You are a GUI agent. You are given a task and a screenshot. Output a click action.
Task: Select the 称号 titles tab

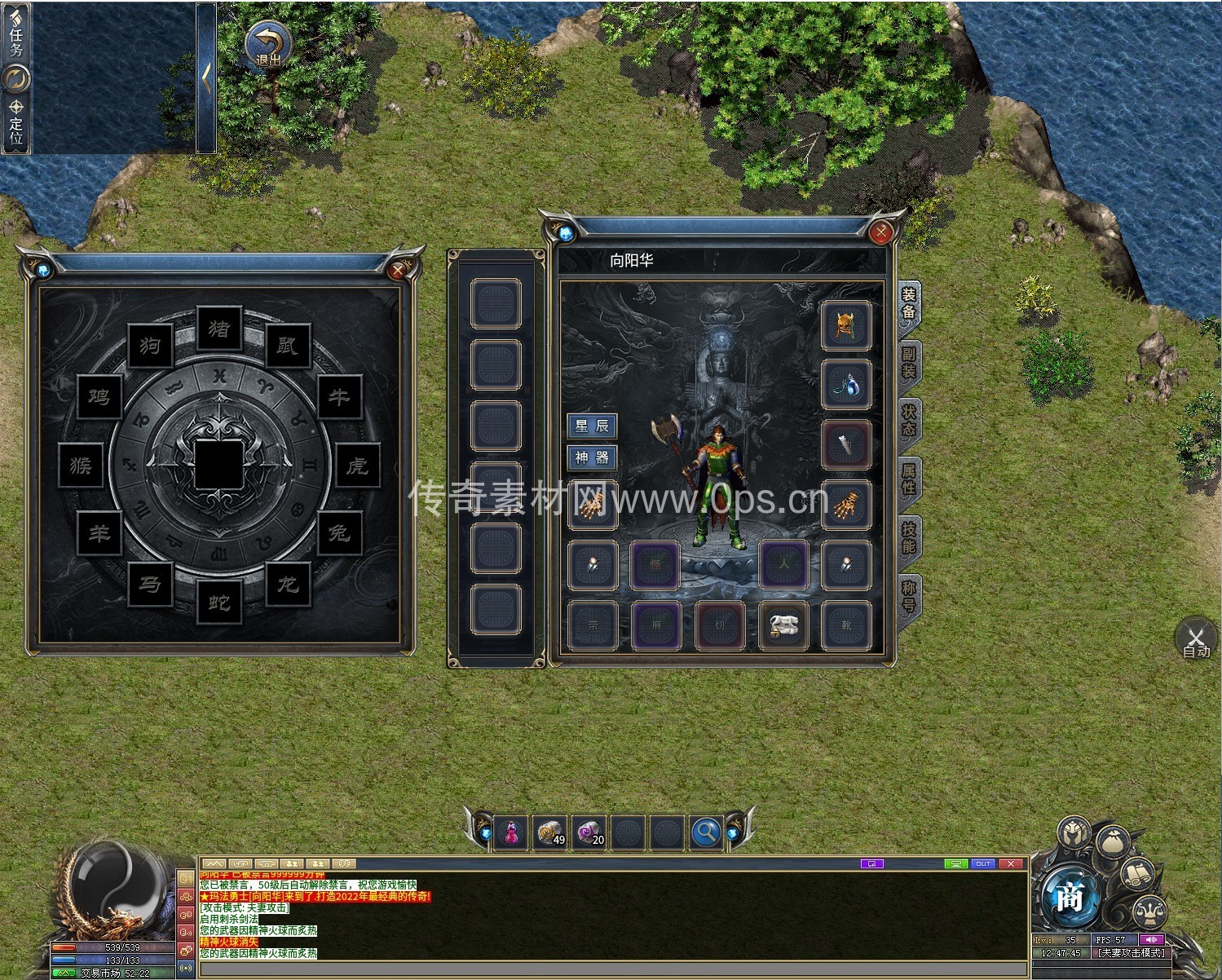pos(909,597)
